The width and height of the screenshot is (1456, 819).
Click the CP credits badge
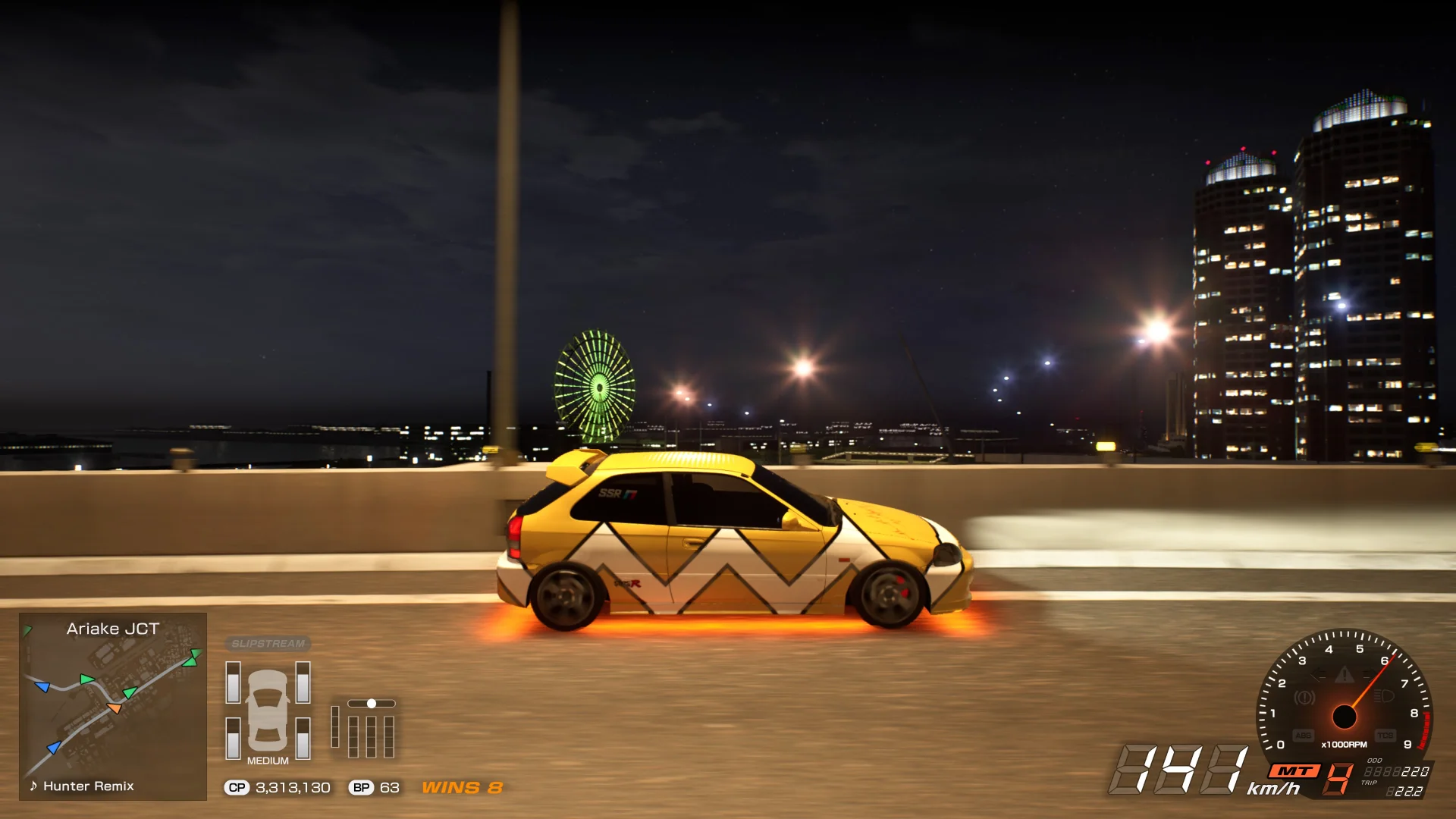237,788
